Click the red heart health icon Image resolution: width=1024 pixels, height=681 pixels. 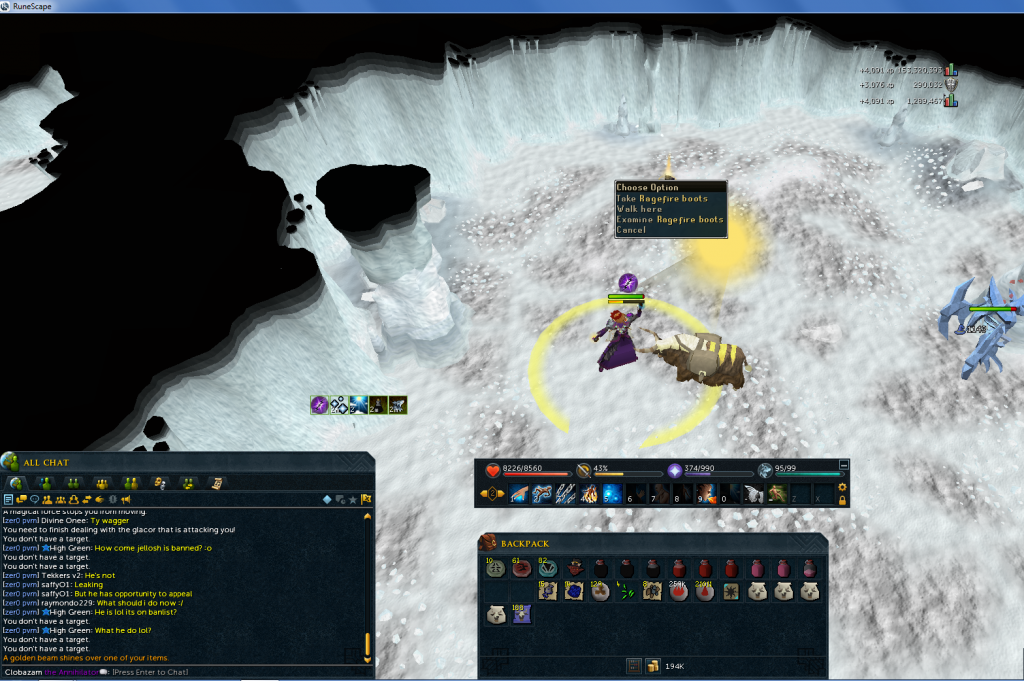[493, 470]
